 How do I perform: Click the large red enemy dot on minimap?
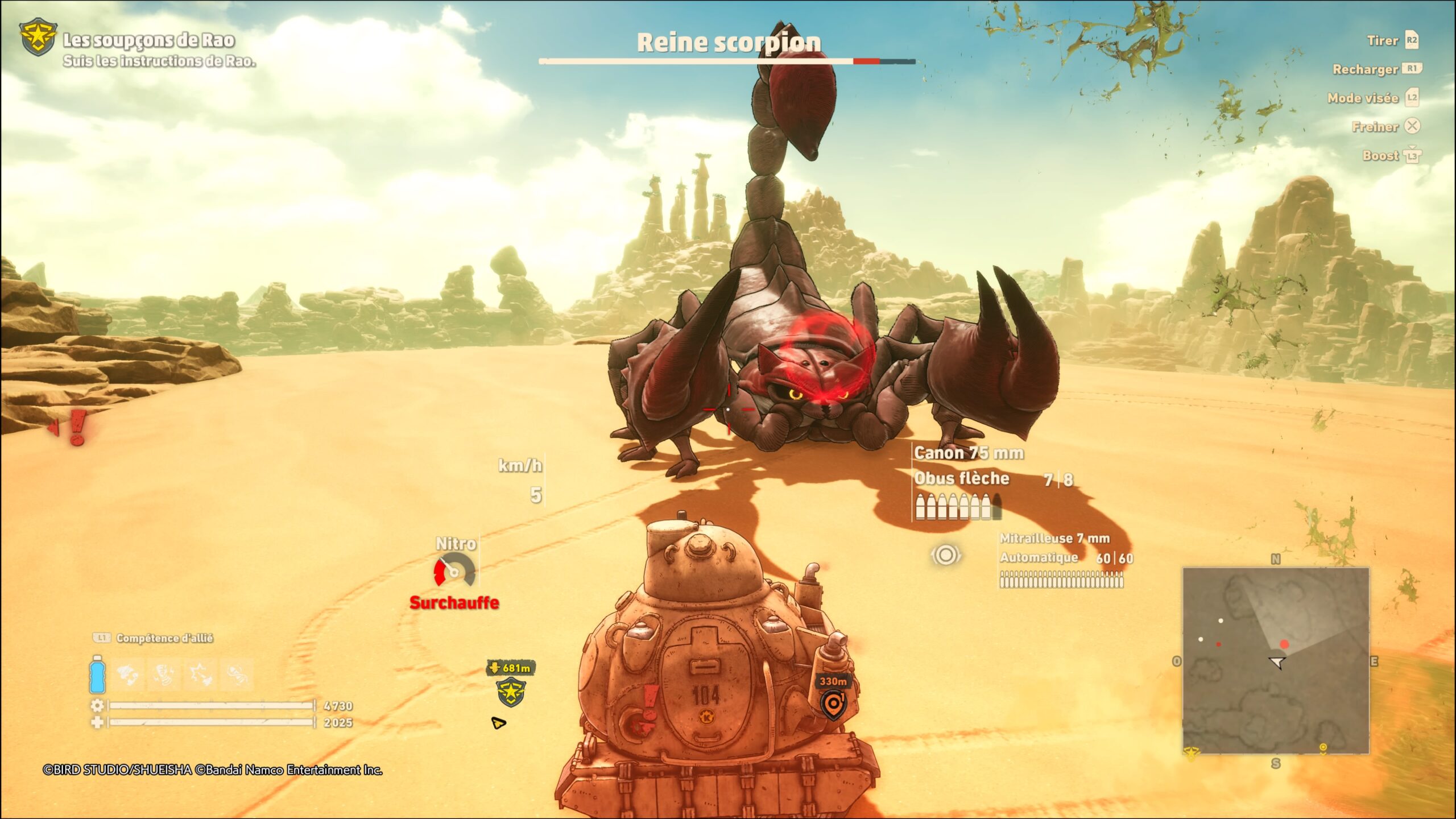(1284, 644)
